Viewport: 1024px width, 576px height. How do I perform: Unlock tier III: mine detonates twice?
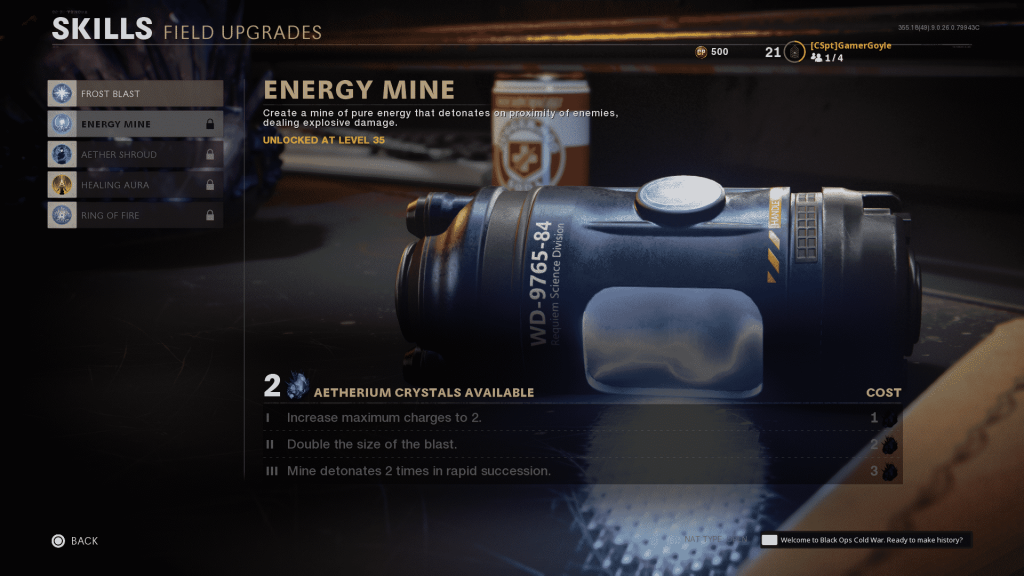coord(582,471)
